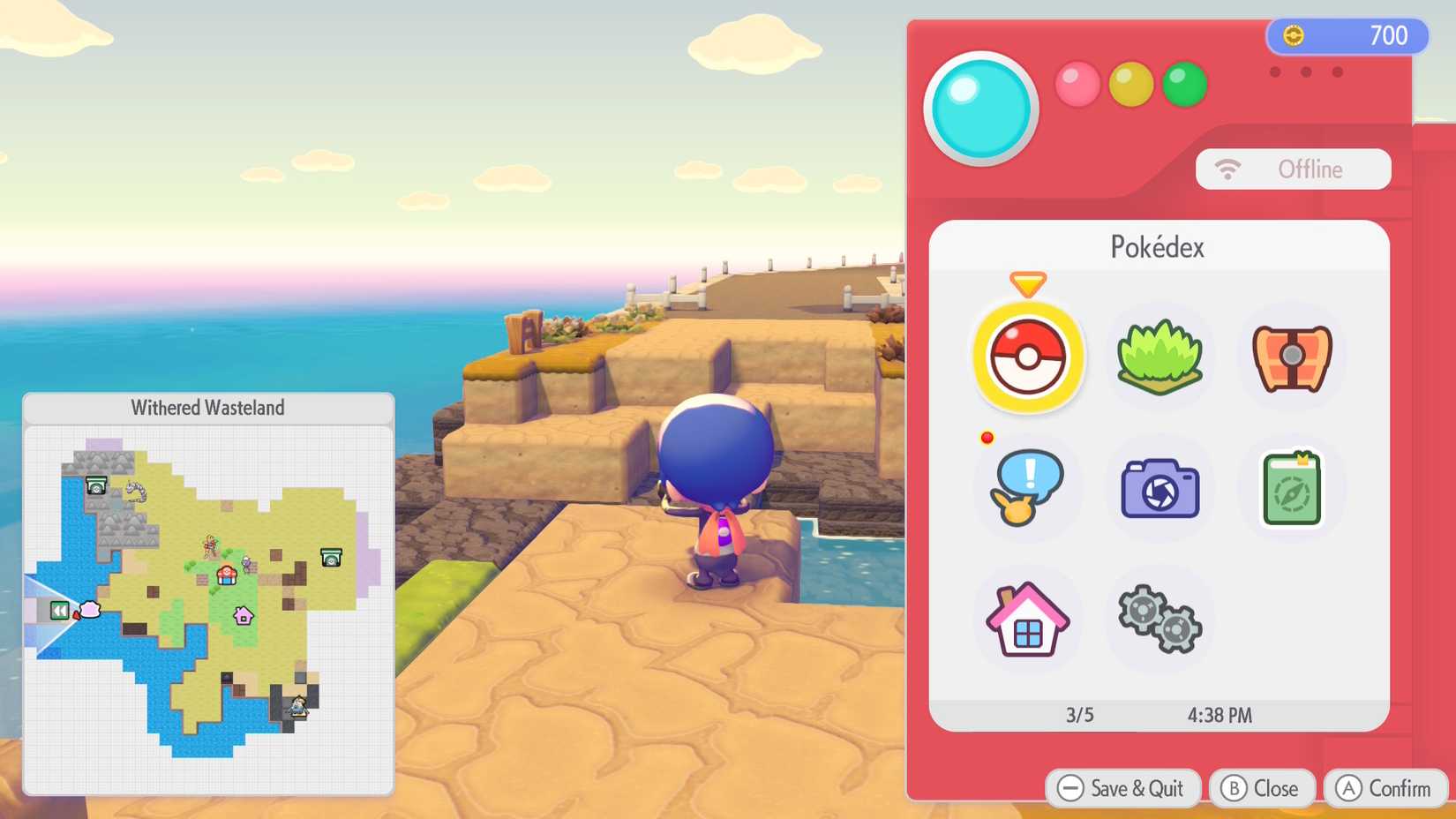Click the green indicator light
Image resolution: width=1456 pixels, height=819 pixels.
[x=1184, y=85]
